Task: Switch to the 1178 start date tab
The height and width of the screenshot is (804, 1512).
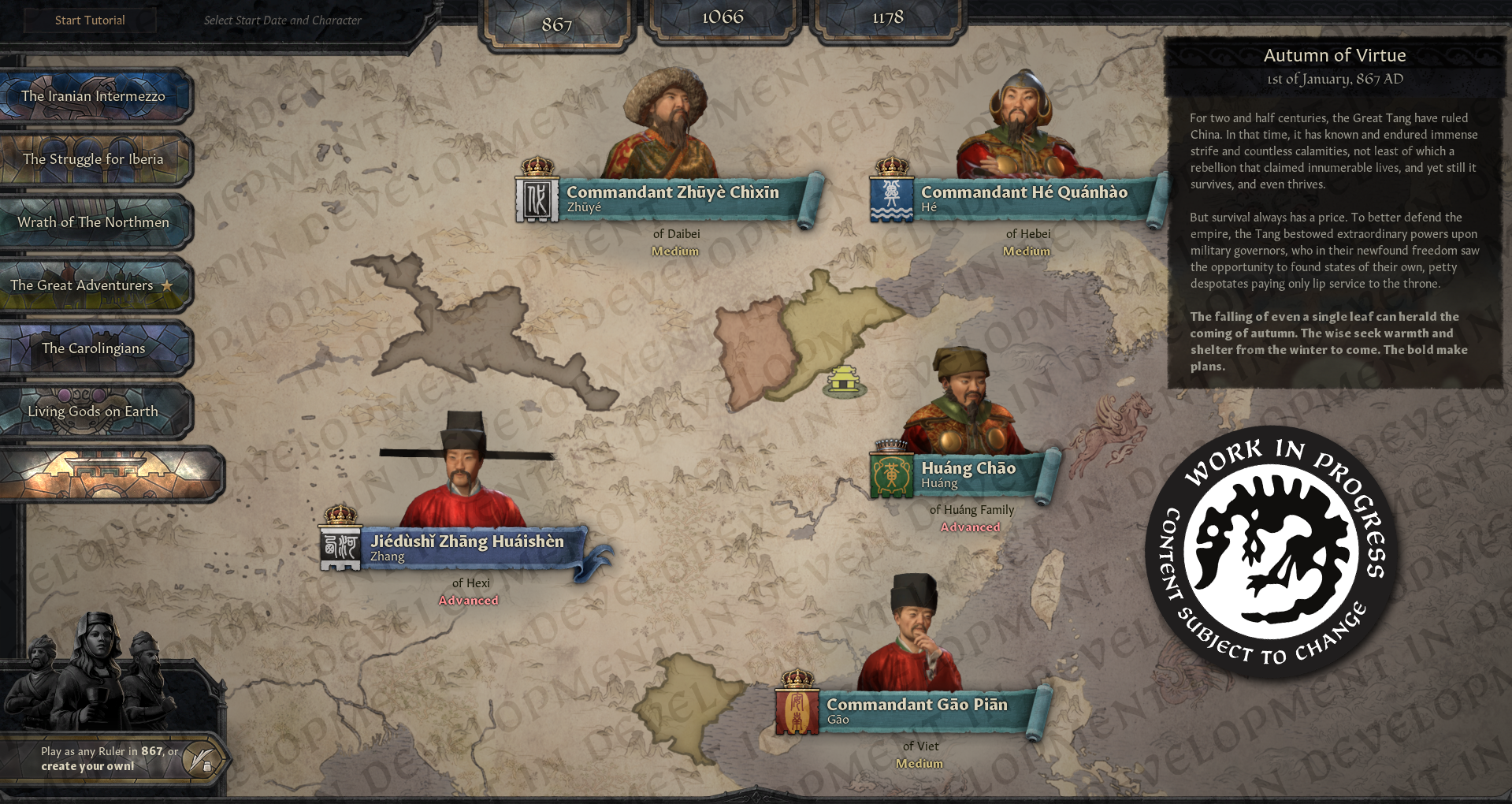Action: tap(888, 17)
